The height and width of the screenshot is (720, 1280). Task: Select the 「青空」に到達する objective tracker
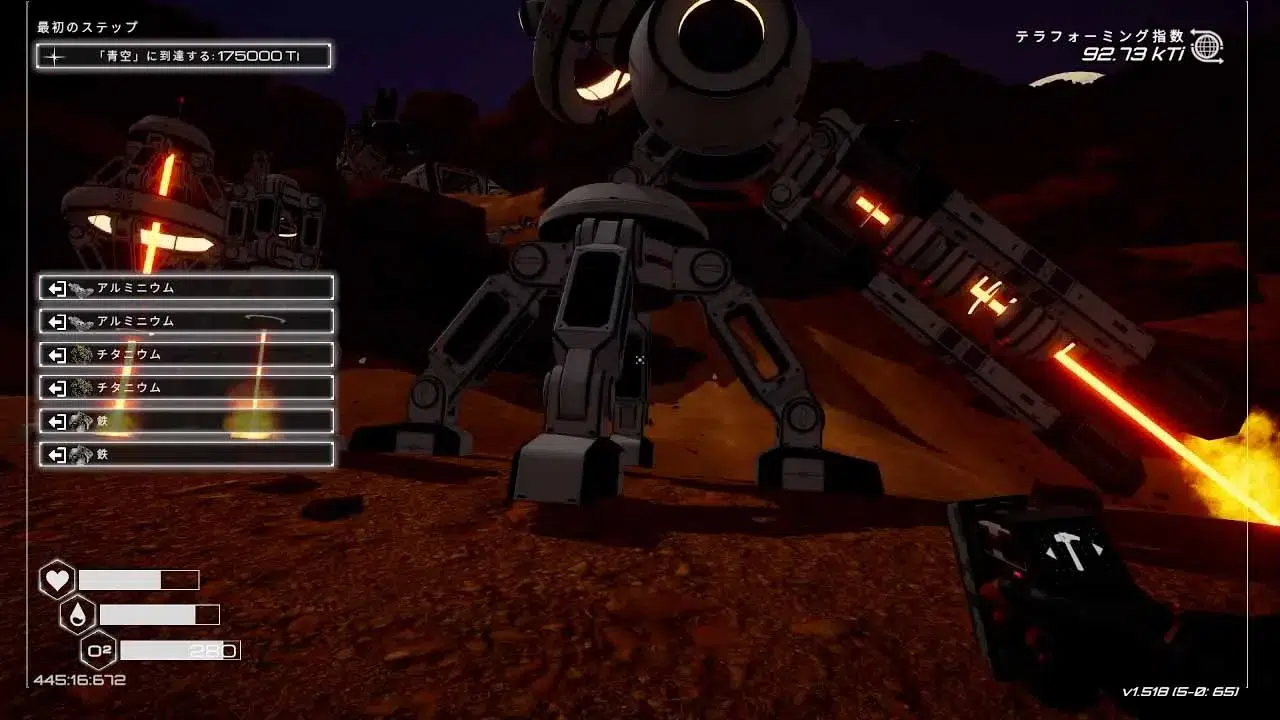(184, 56)
